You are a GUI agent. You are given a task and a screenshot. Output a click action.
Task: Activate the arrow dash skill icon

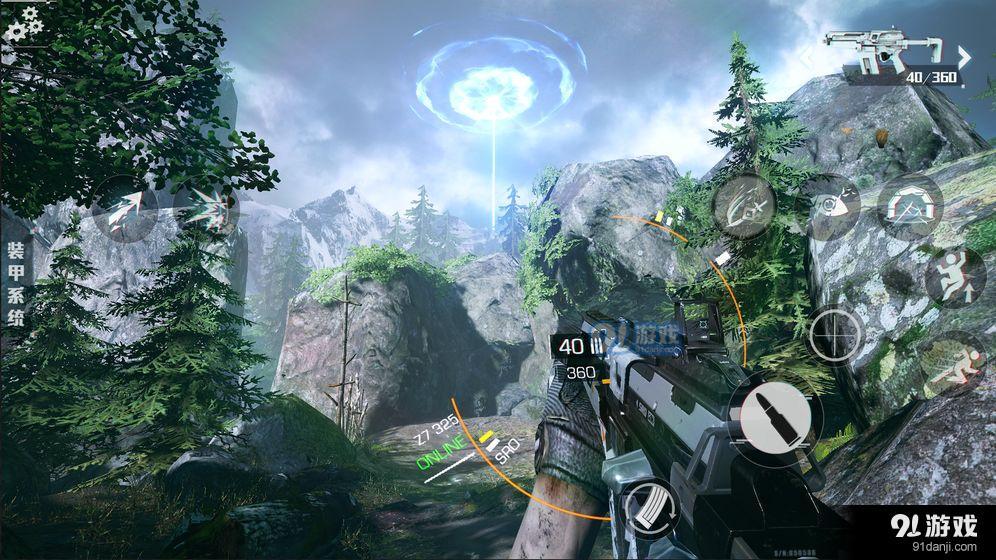pyautogui.click(x=124, y=208)
